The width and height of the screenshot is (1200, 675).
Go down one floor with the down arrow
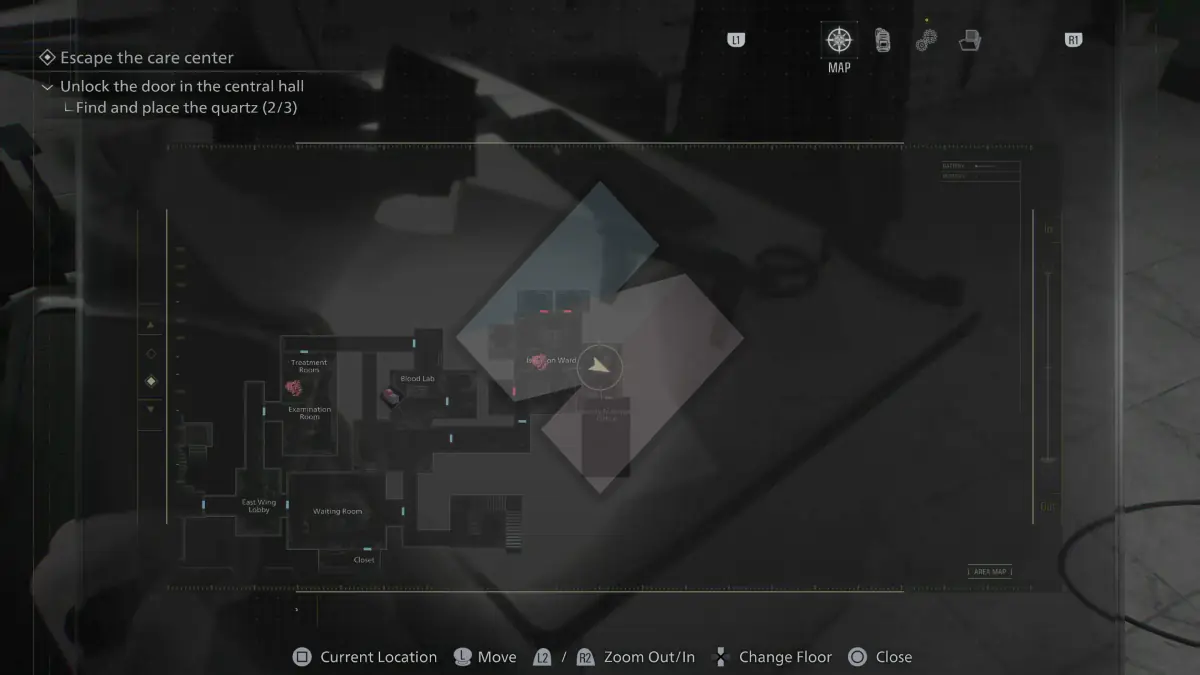pyautogui.click(x=151, y=409)
